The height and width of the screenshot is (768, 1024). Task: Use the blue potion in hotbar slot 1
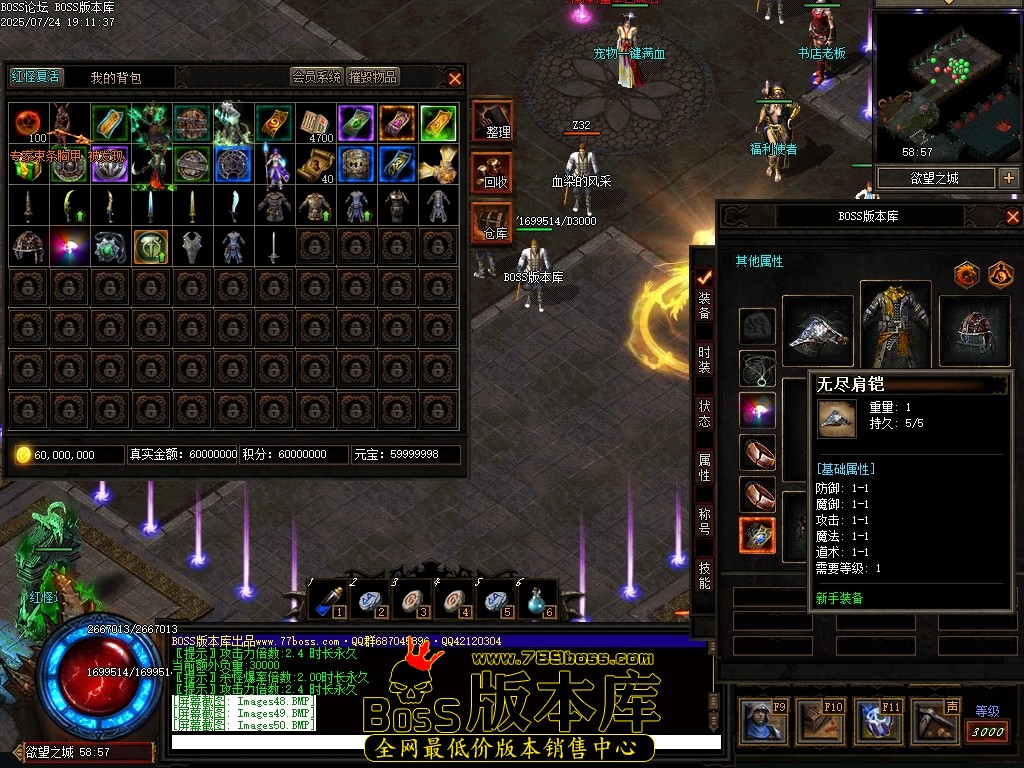(326, 598)
